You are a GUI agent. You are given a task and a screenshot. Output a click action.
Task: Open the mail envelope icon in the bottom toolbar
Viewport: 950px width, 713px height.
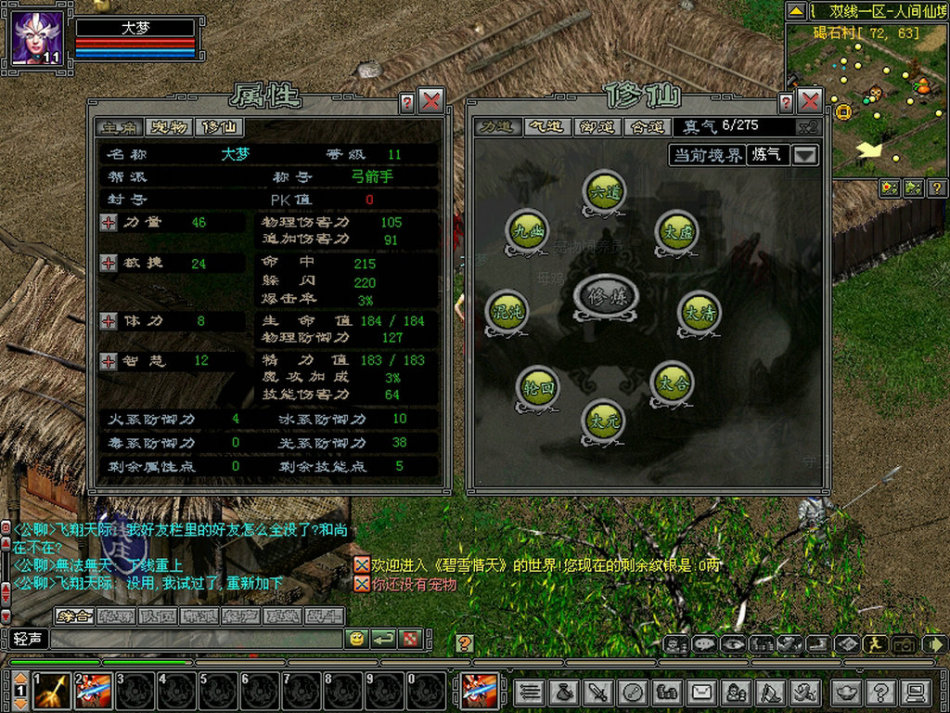pyautogui.click(x=701, y=691)
